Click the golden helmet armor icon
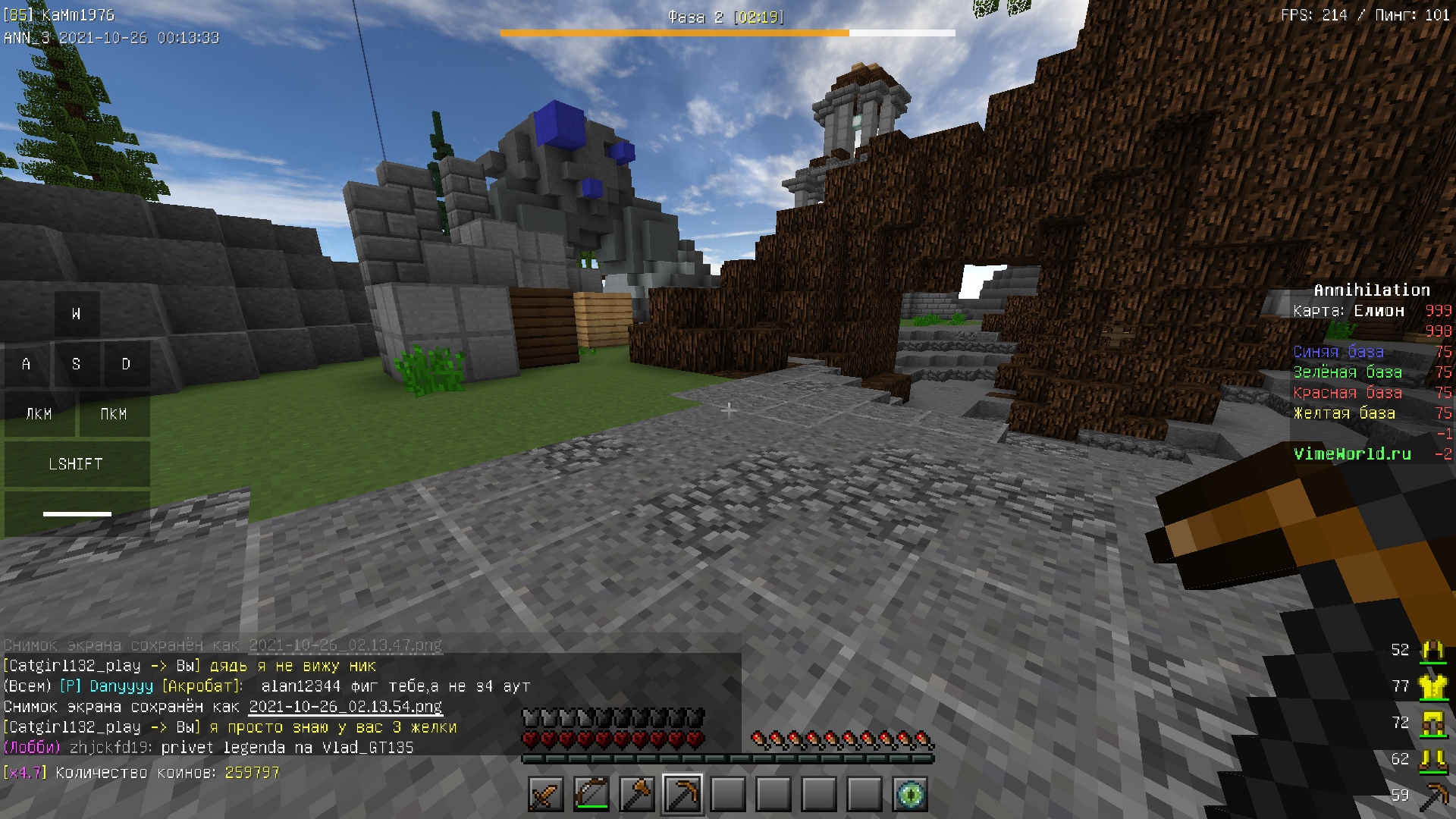The width and height of the screenshot is (1456, 819). [x=1432, y=650]
